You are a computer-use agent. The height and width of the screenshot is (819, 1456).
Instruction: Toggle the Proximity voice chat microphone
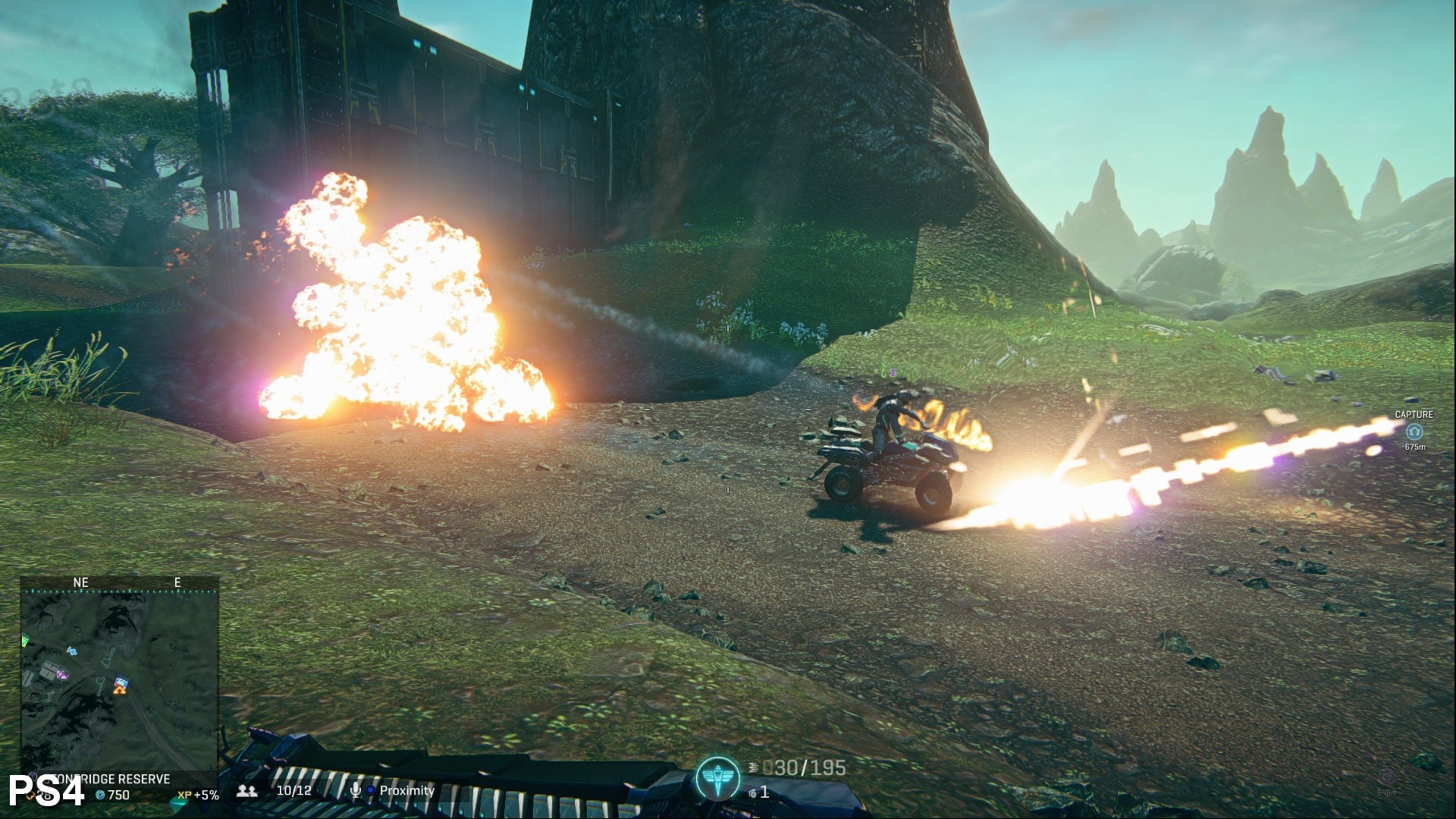(x=355, y=791)
